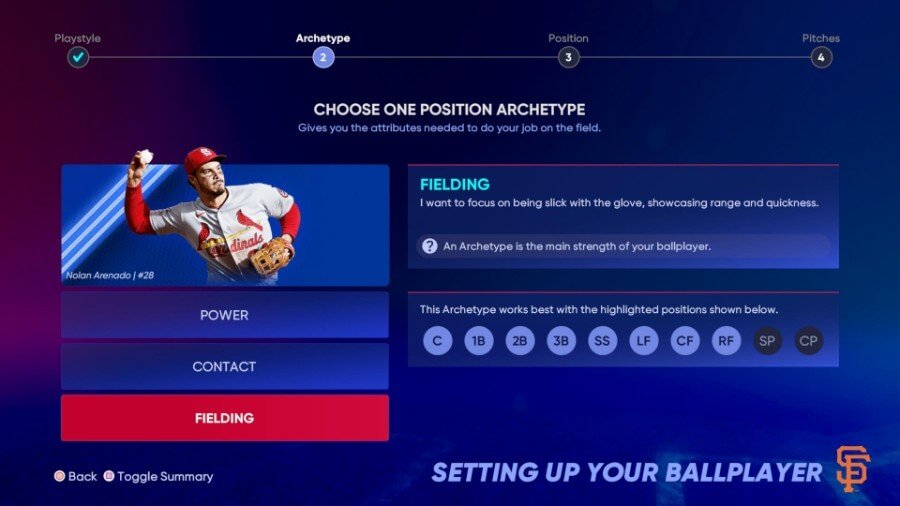The height and width of the screenshot is (506, 900).
Task: Open the Archetype step marker
Action: click(x=322, y=57)
